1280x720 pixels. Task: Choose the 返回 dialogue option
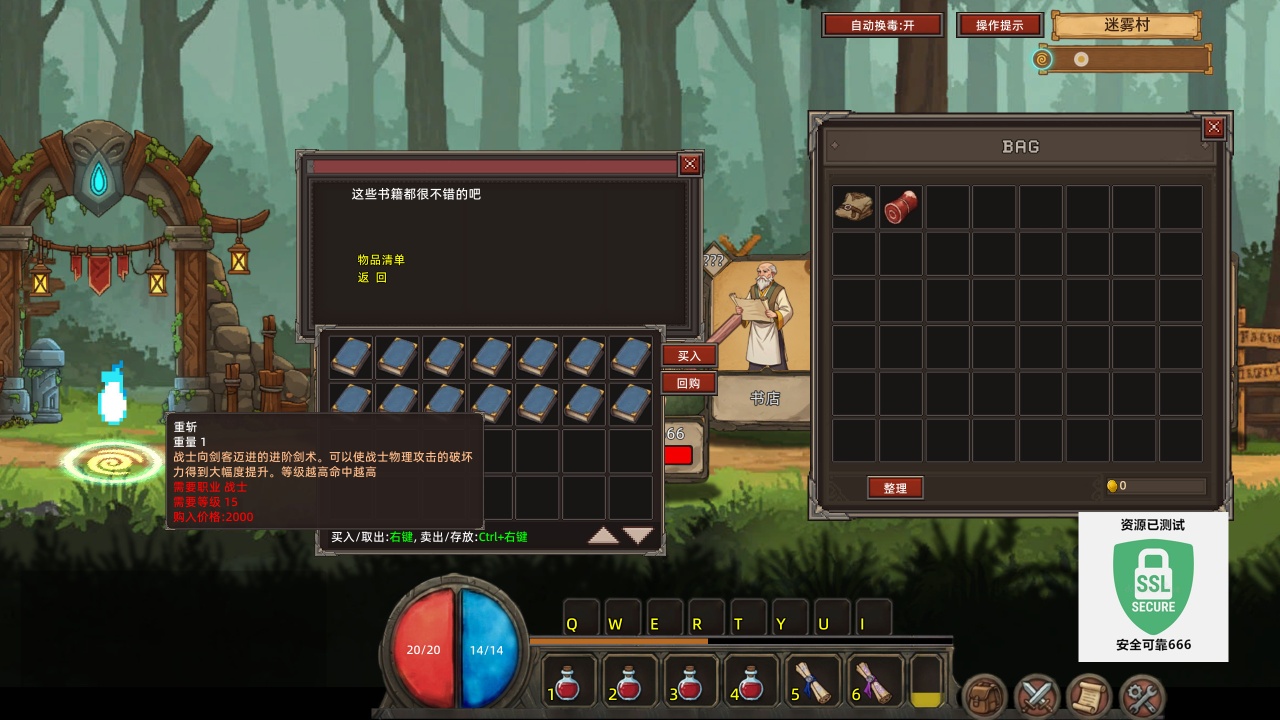[372, 278]
